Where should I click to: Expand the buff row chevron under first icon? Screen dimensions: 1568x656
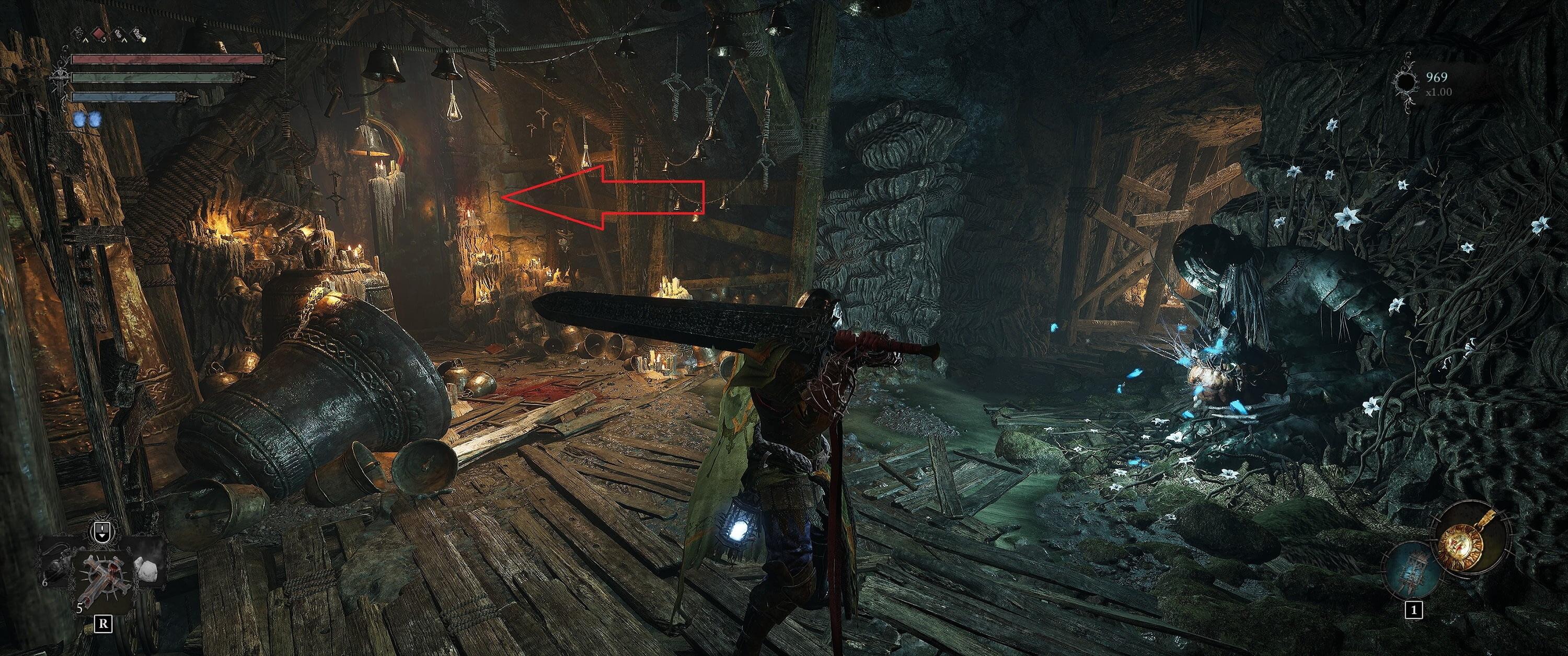[x=86, y=40]
